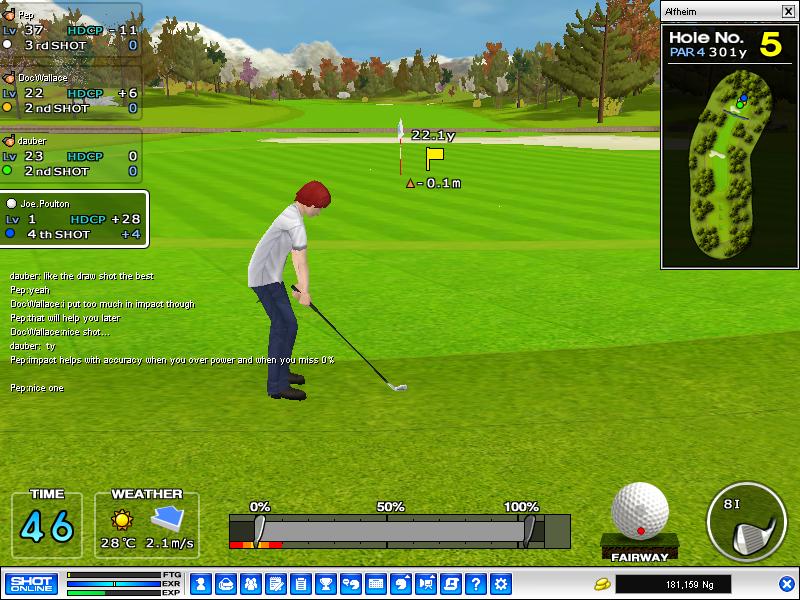The width and height of the screenshot is (800, 600).
Task: Select Joe.Poulton's player panel
Action: 75,219
